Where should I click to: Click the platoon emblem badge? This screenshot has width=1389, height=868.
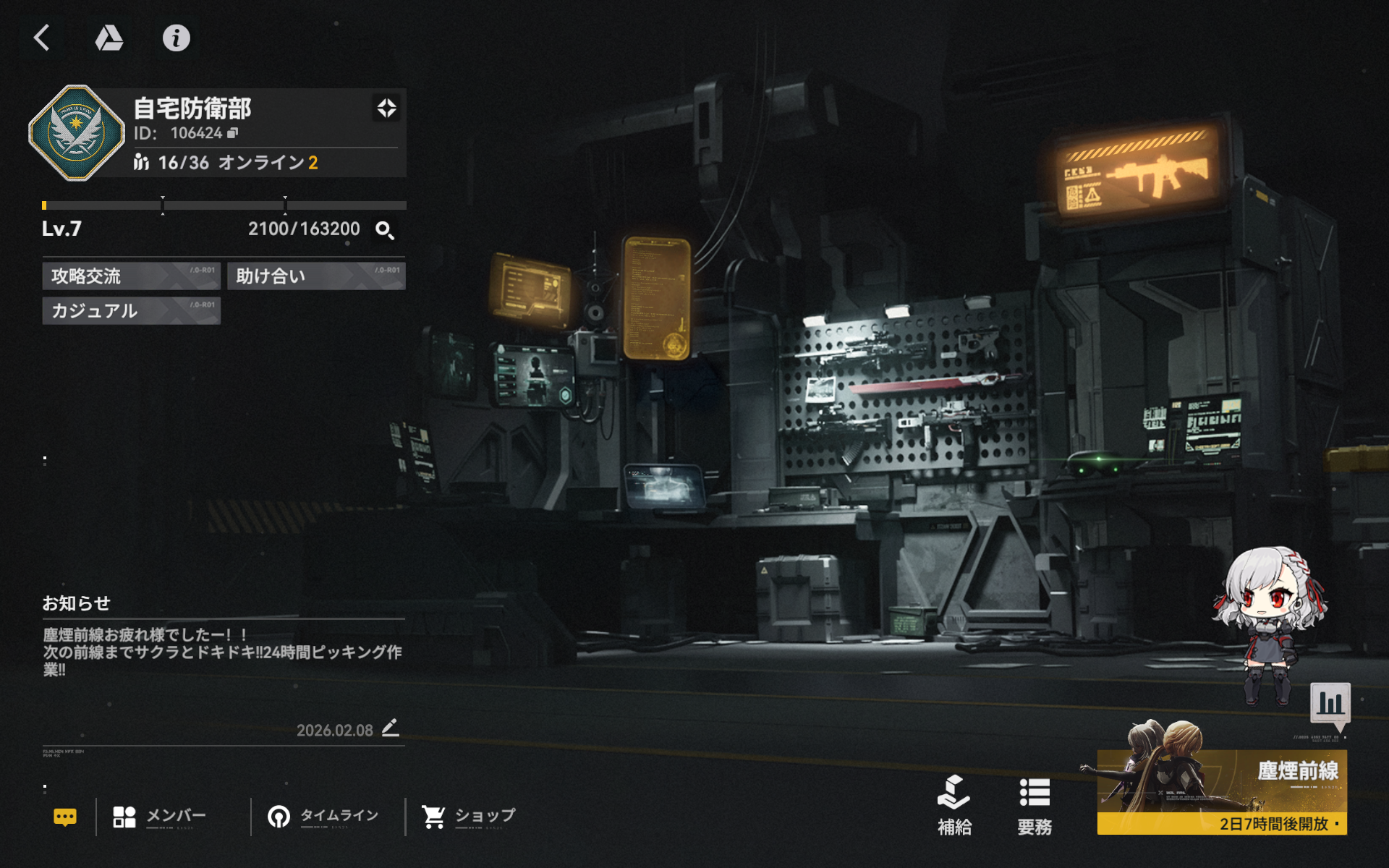(76, 133)
